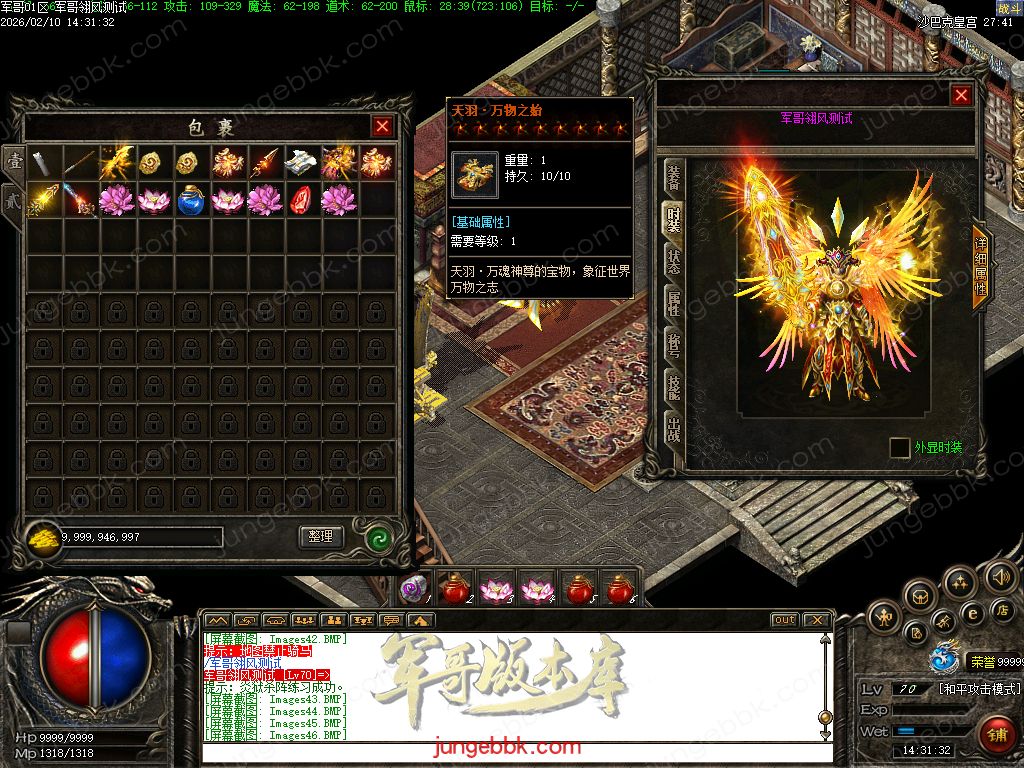The width and height of the screenshot is (1024, 768).
Task: Open the 出战 tab
Action: (673, 428)
